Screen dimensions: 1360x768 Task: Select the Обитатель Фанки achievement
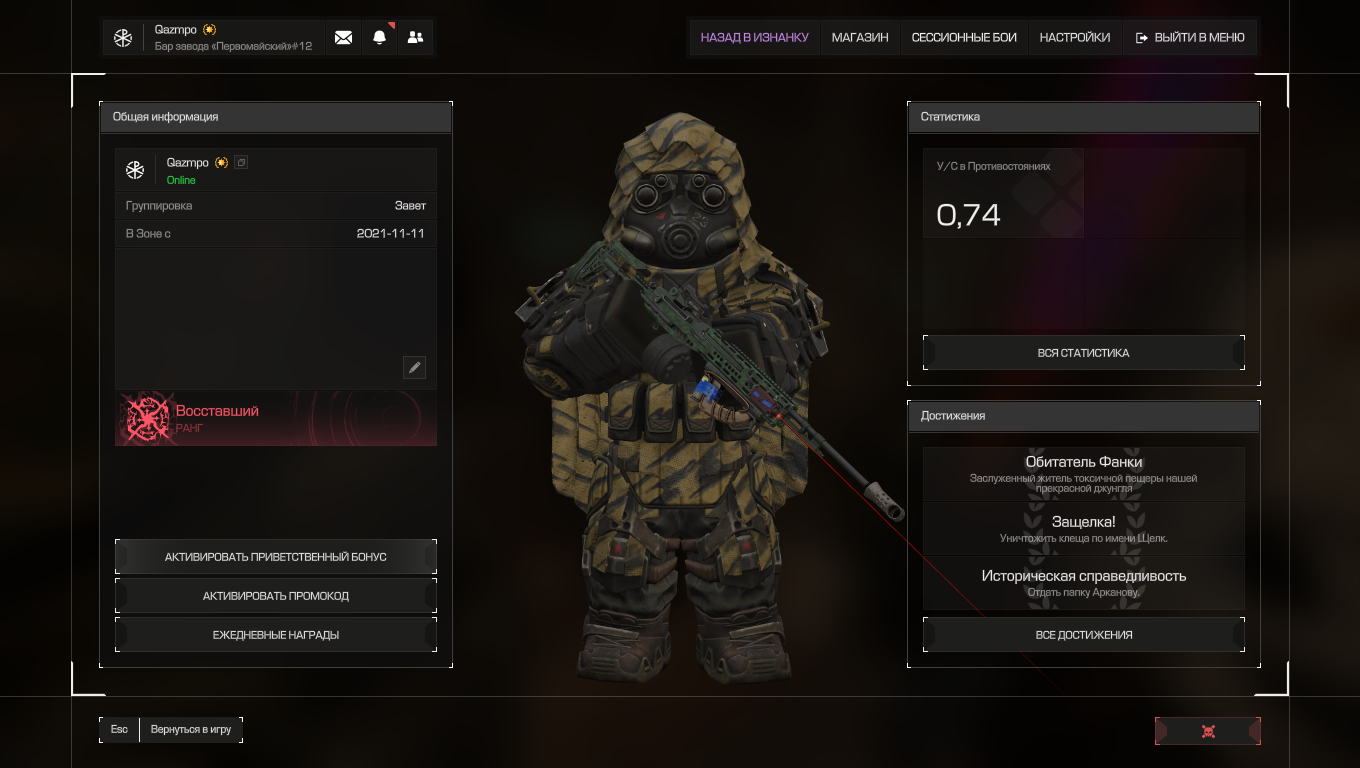(x=1083, y=473)
